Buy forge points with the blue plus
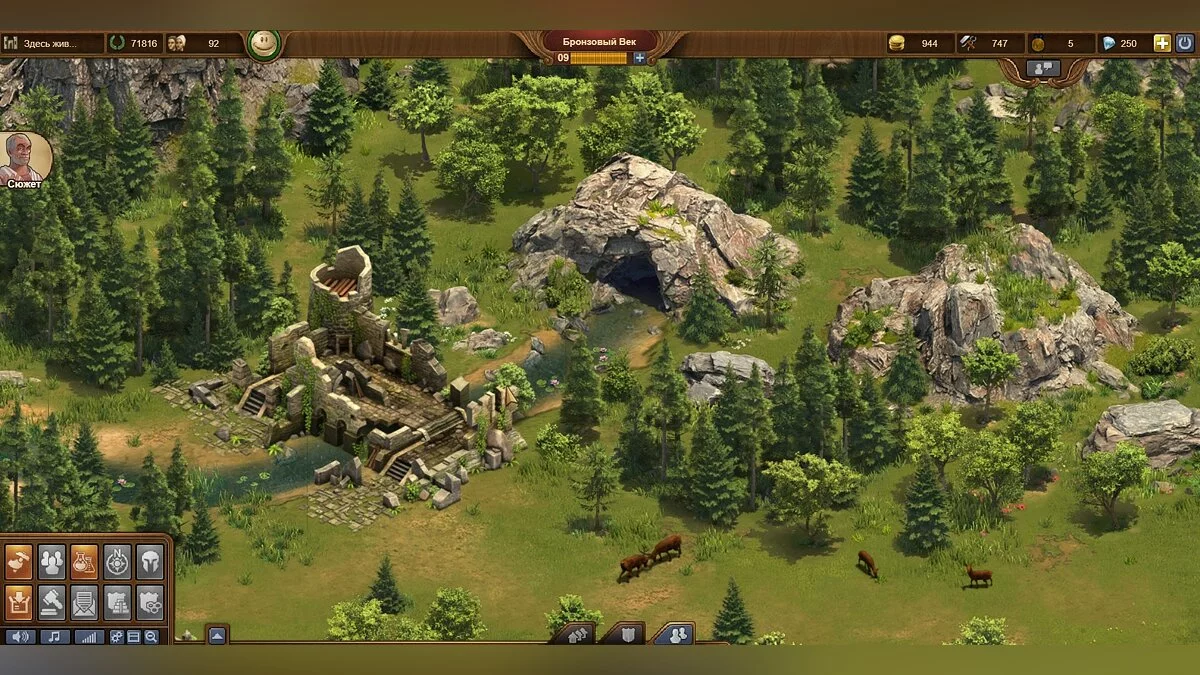 (x=640, y=58)
